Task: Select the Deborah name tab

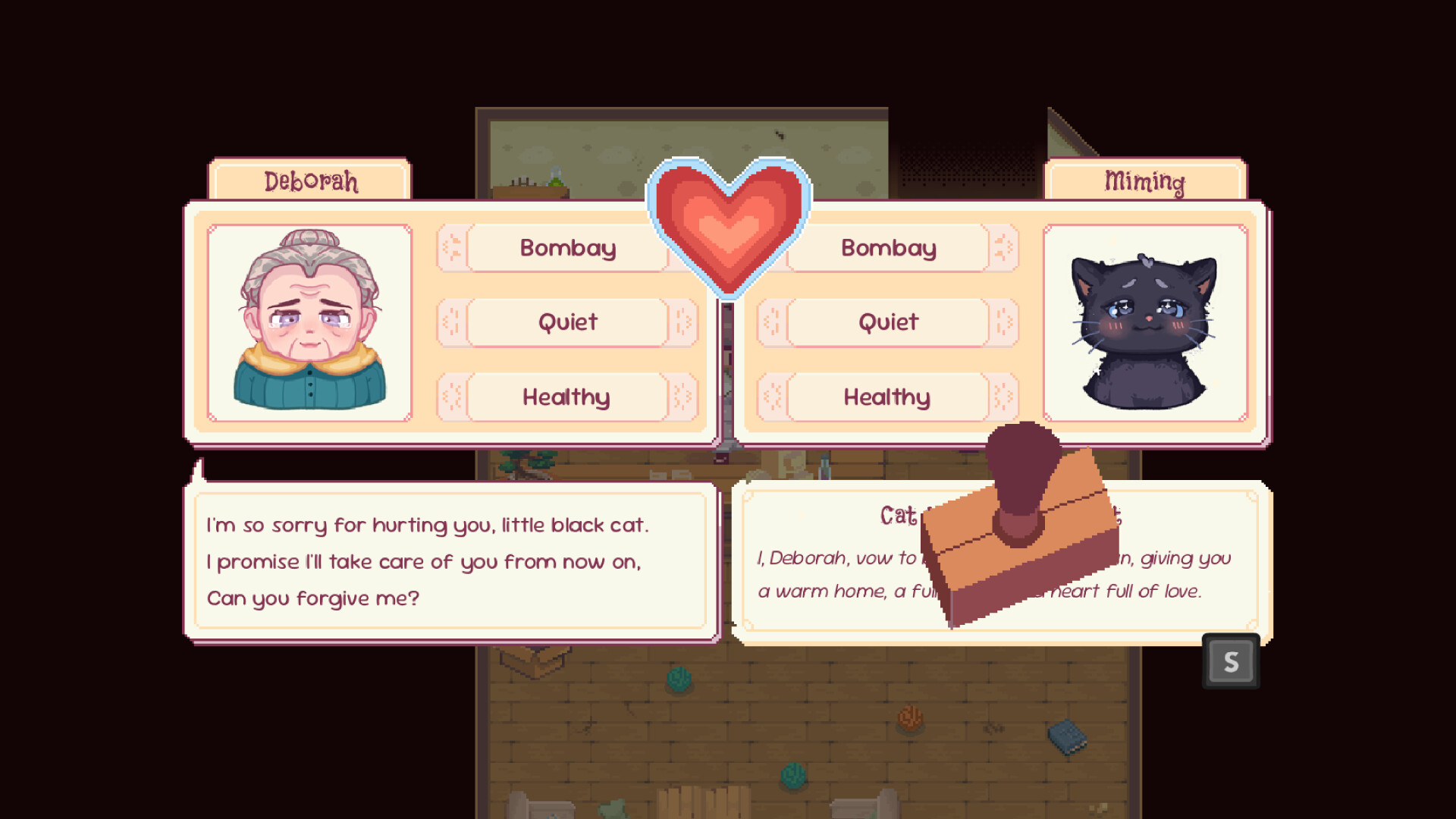Action: coord(310,180)
